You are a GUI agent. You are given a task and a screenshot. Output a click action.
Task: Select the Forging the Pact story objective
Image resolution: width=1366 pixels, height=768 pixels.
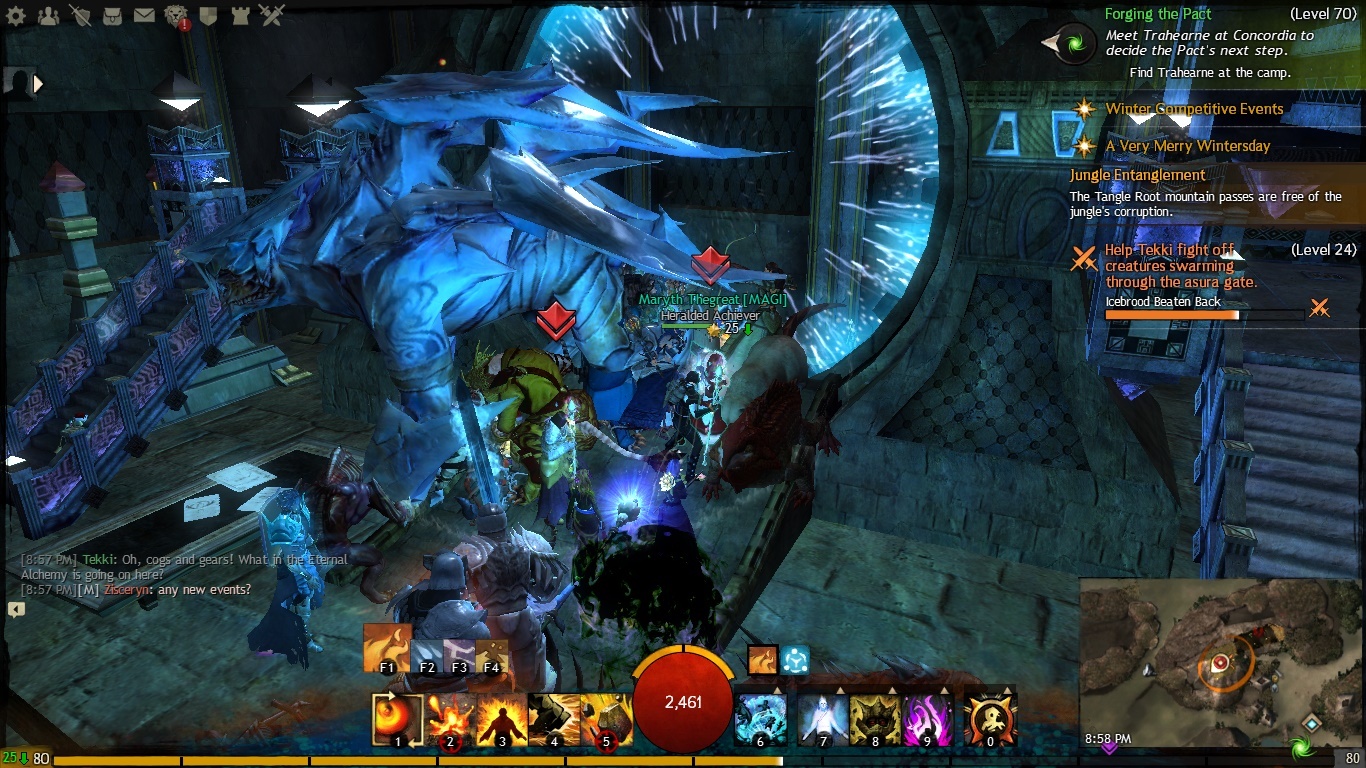(x=1157, y=14)
